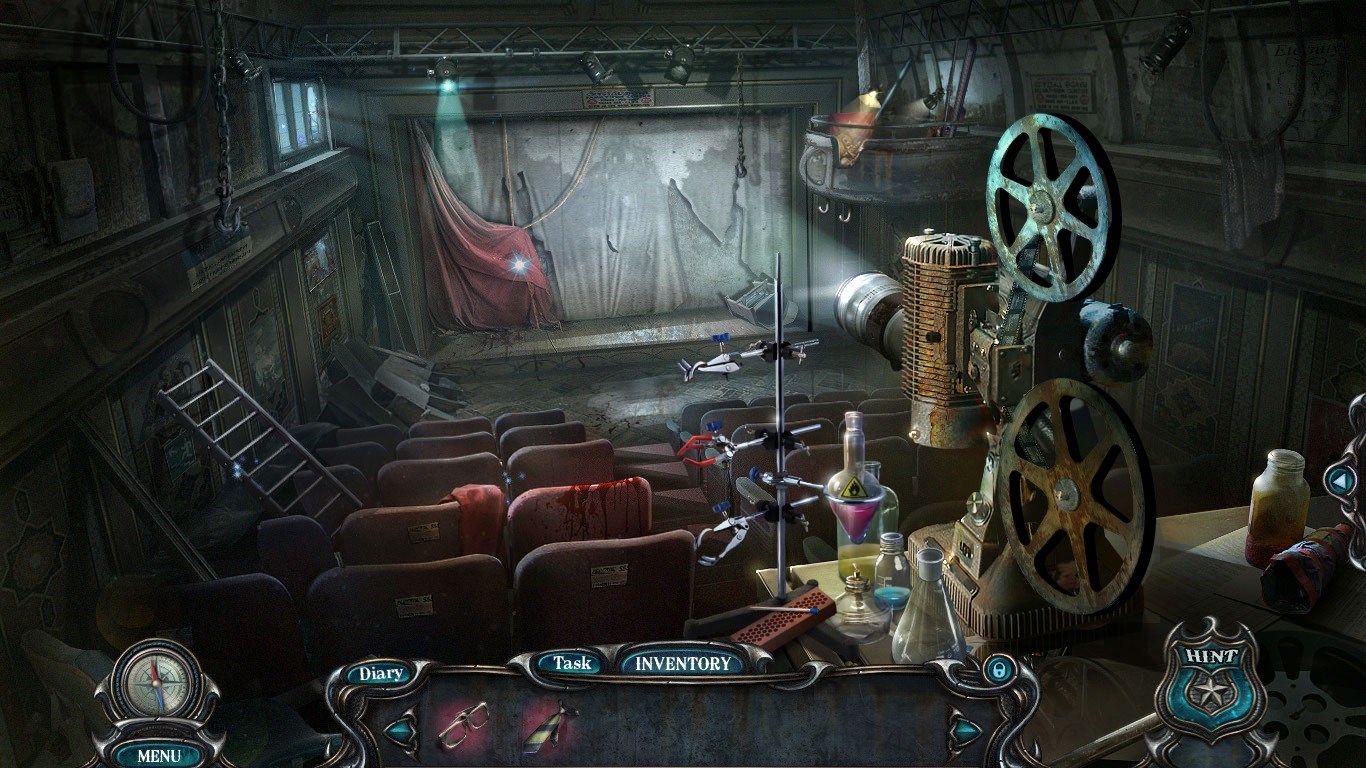Screen dimensions: 1366x768
Task: Toggle the inventory lock icon
Action: 997,670
